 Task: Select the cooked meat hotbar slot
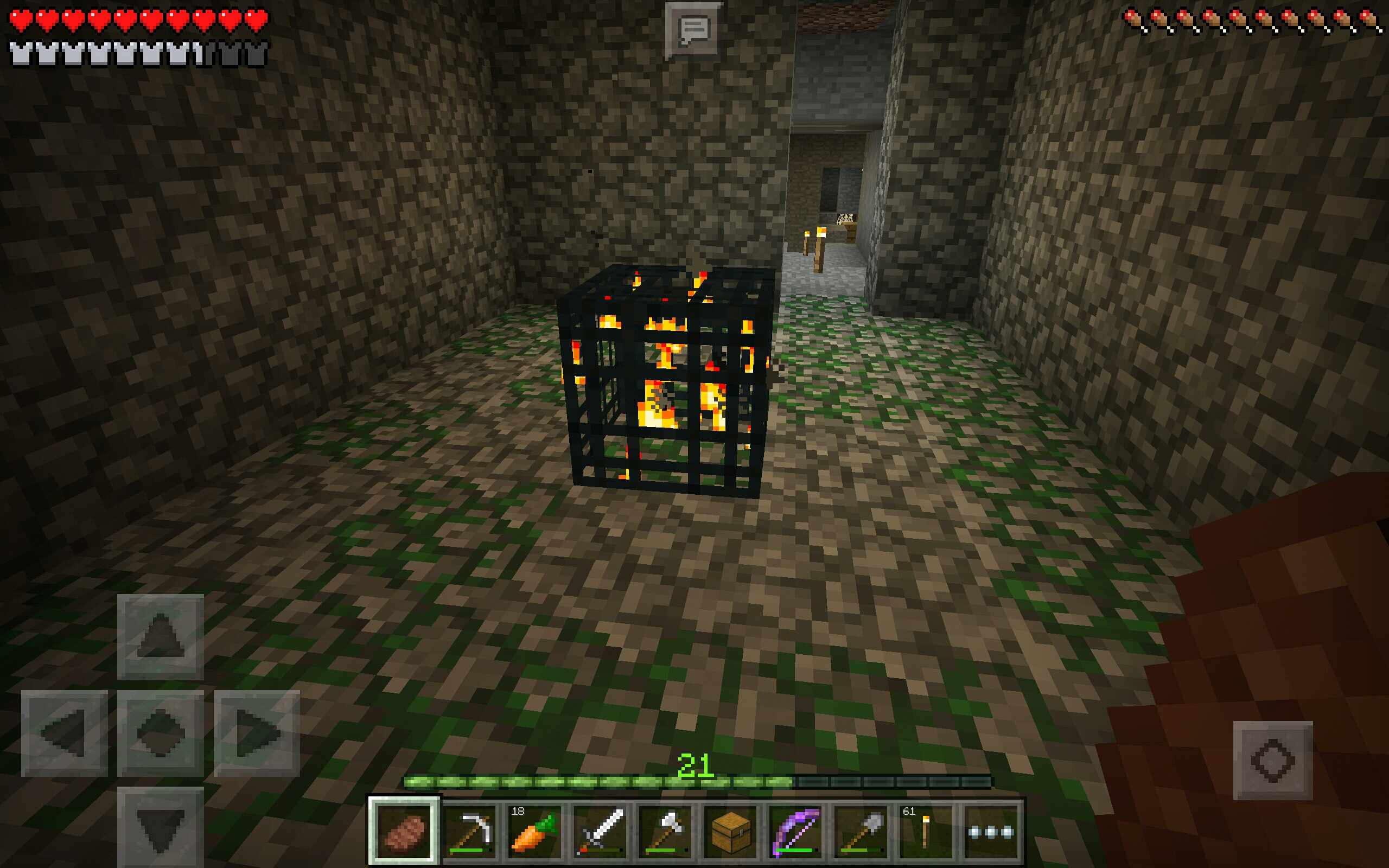[x=404, y=830]
